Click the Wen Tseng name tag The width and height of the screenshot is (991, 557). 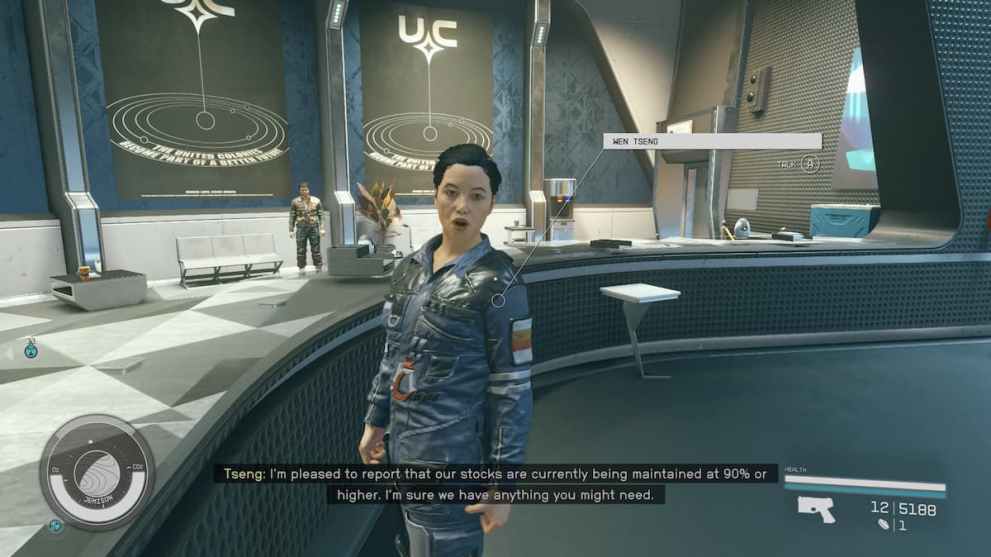pyautogui.click(x=711, y=142)
